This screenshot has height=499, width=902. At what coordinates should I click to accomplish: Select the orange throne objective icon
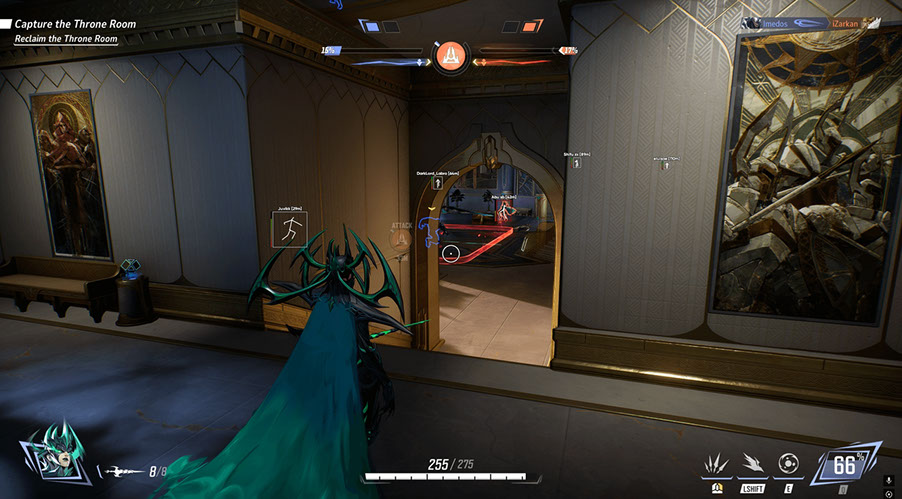point(450,55)
